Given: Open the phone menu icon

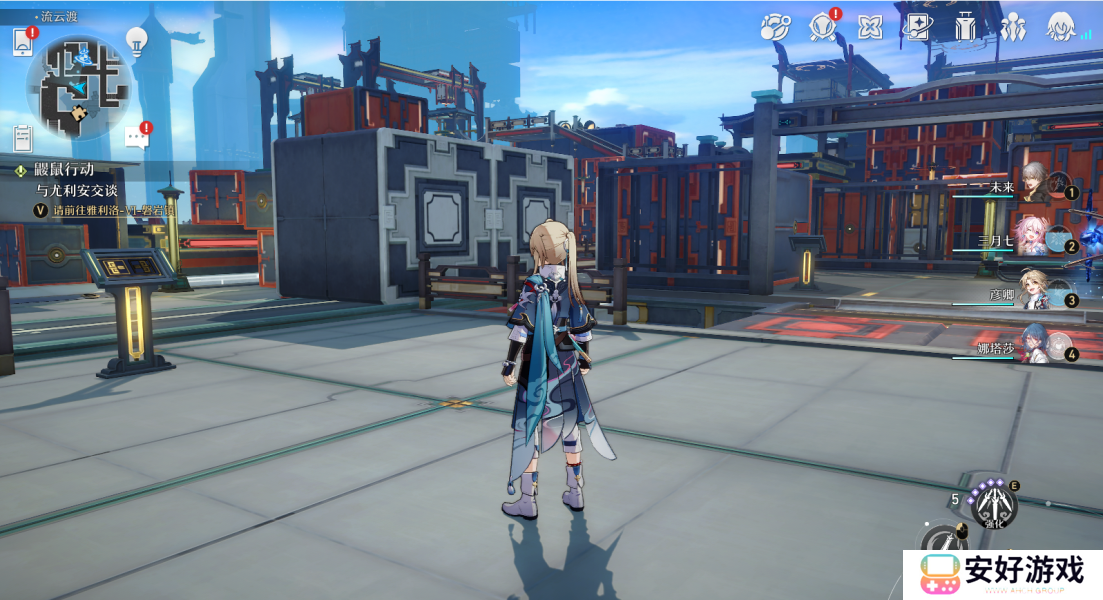Looking at the screenshot, I should click(23, 43).
